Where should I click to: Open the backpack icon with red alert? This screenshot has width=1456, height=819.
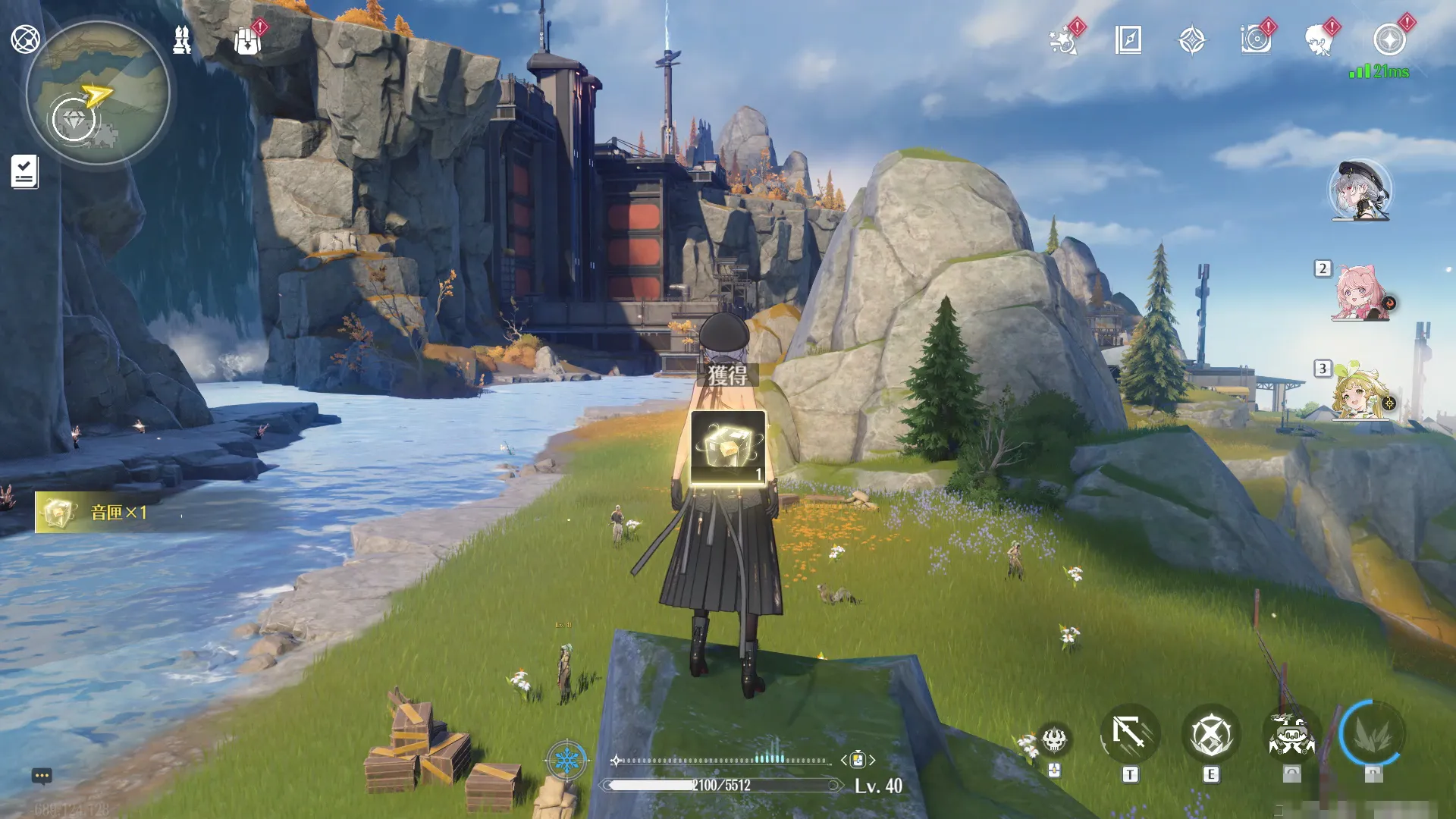point(247,41)
